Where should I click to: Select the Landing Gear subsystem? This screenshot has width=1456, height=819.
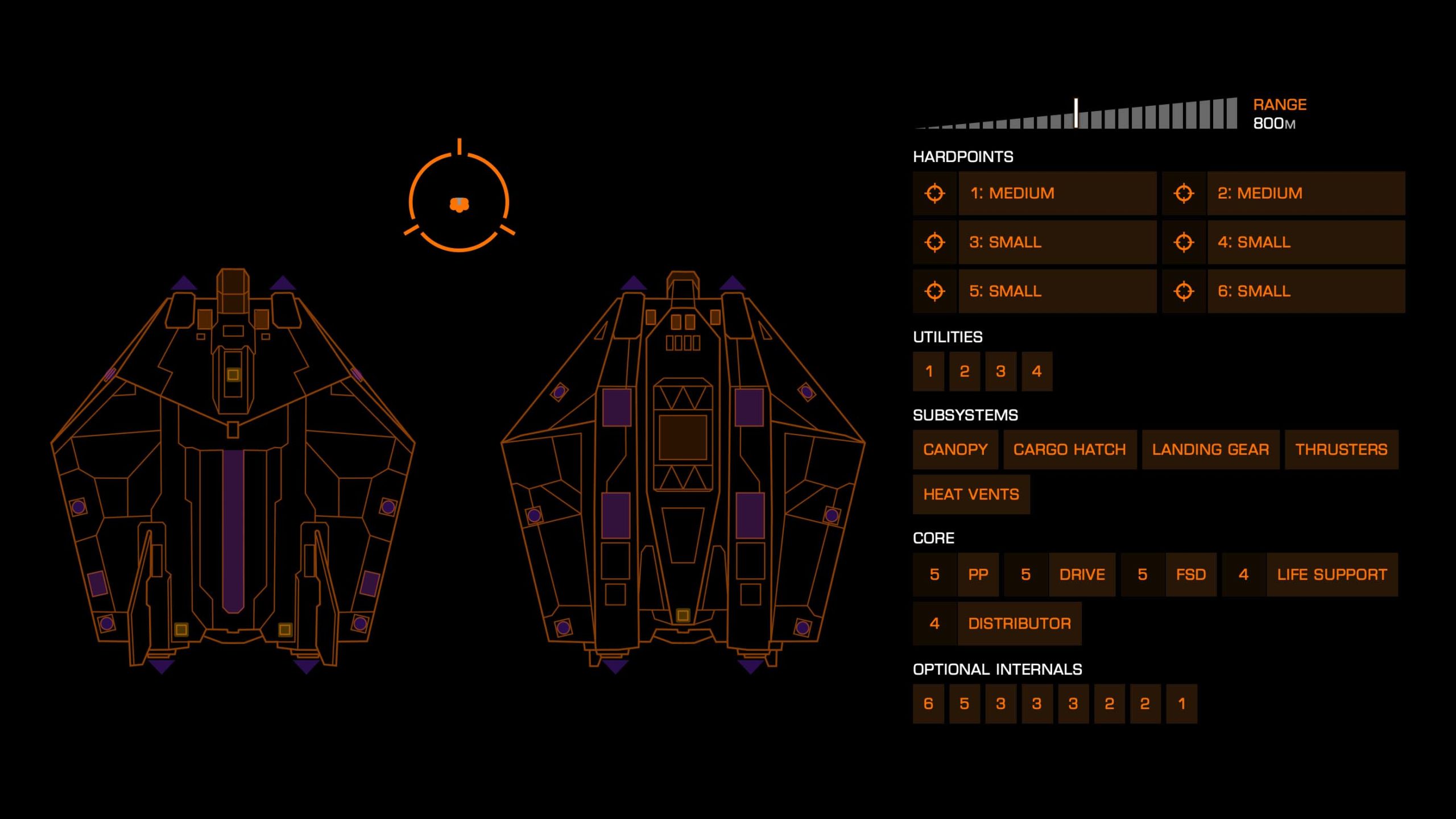[1210, 449]
